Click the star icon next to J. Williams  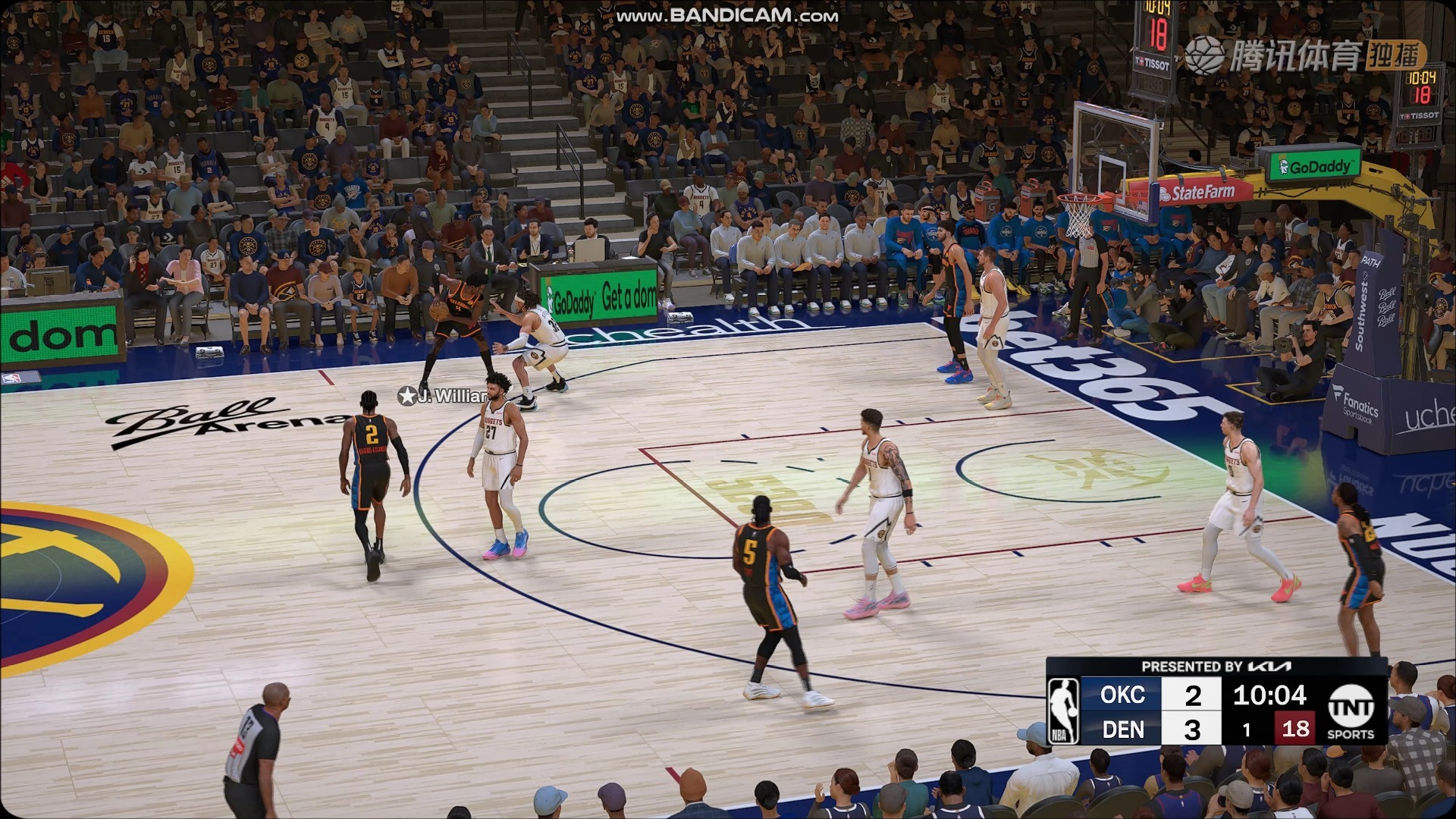point(406,394)
